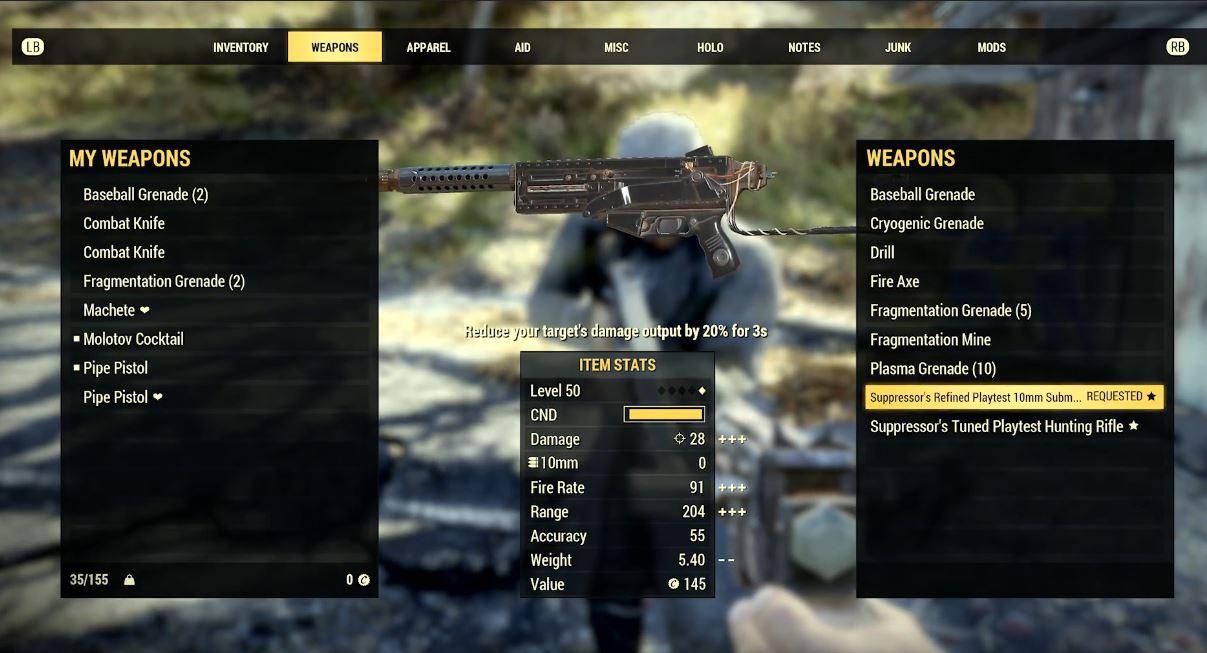
Task: Open the Notes tab
Action: [x=804, y=47]
